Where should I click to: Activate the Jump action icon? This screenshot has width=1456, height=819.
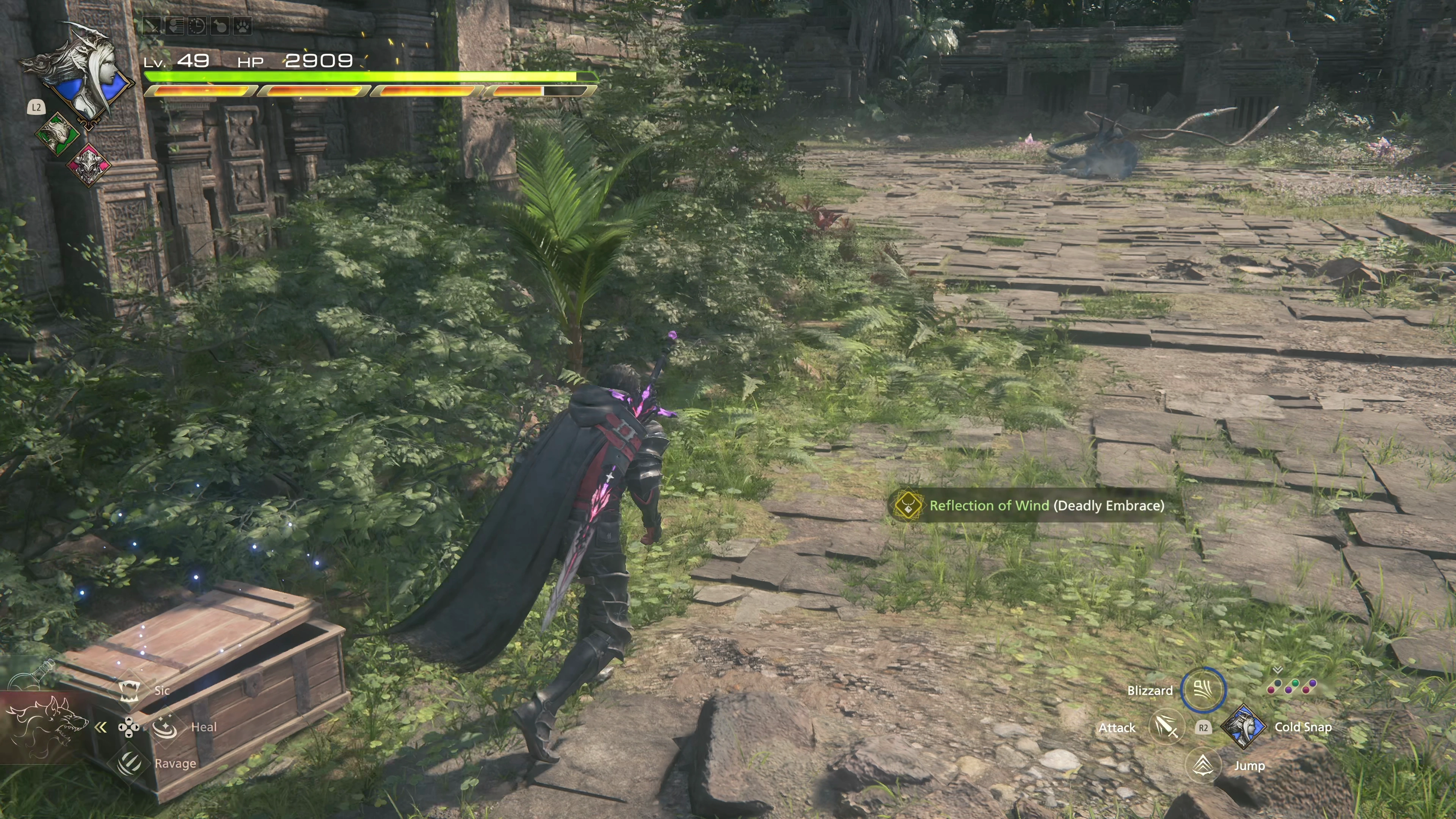[1203, 765]
